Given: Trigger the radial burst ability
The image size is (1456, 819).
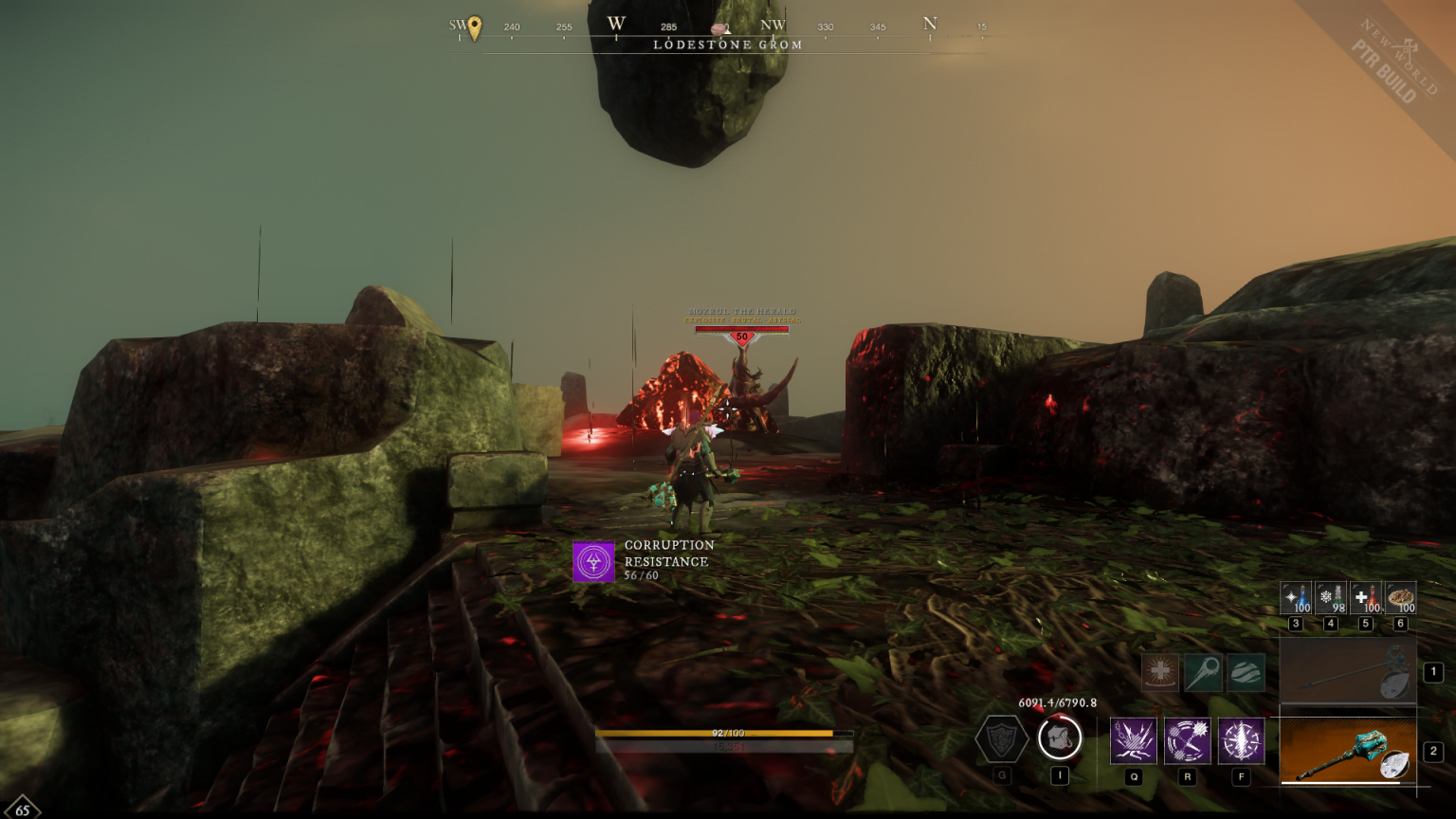Looking at the screenshot, I should (1241, 740).
